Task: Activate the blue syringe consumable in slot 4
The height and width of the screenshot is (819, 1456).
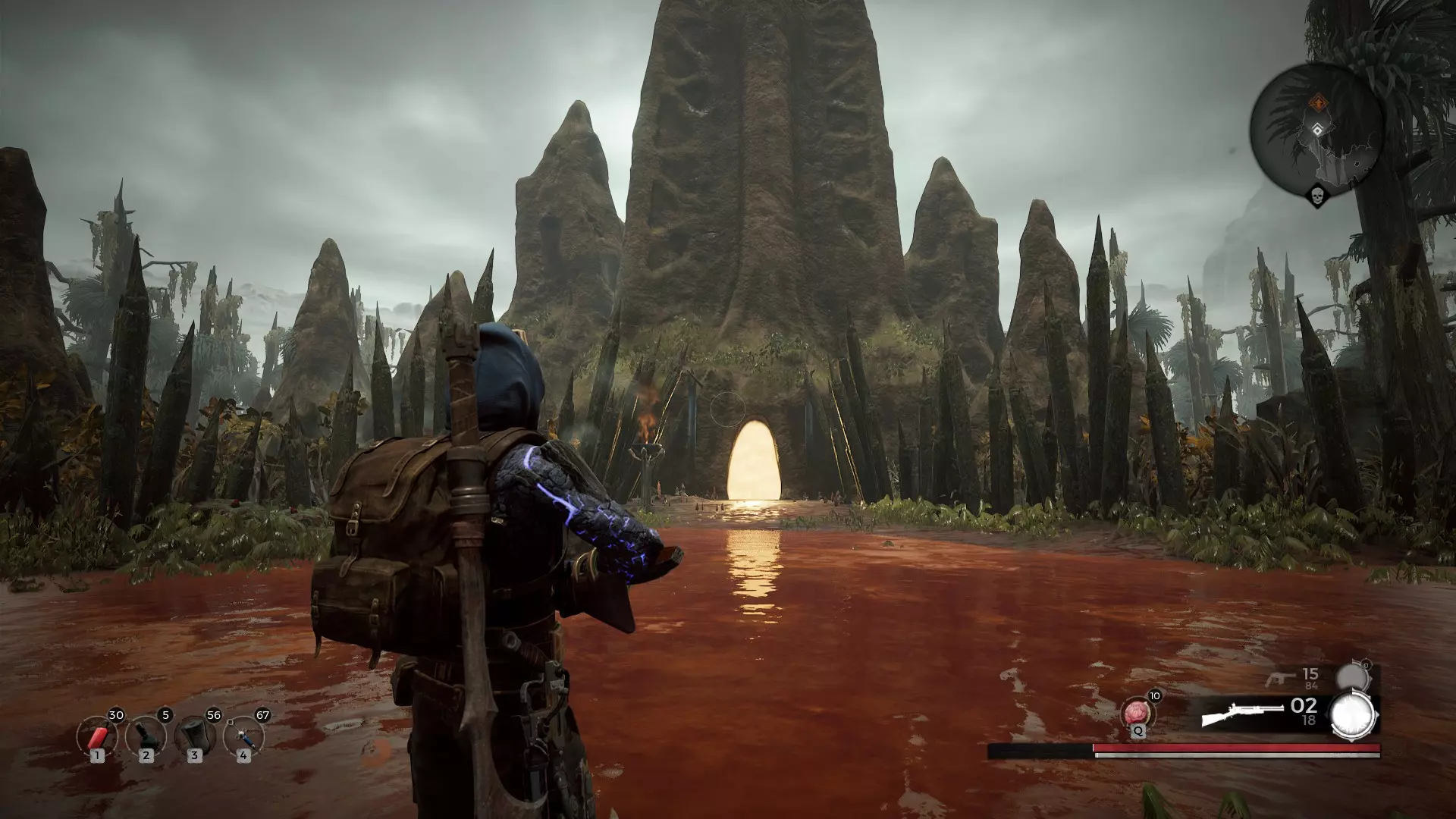Action: click(x=243, y=737)
